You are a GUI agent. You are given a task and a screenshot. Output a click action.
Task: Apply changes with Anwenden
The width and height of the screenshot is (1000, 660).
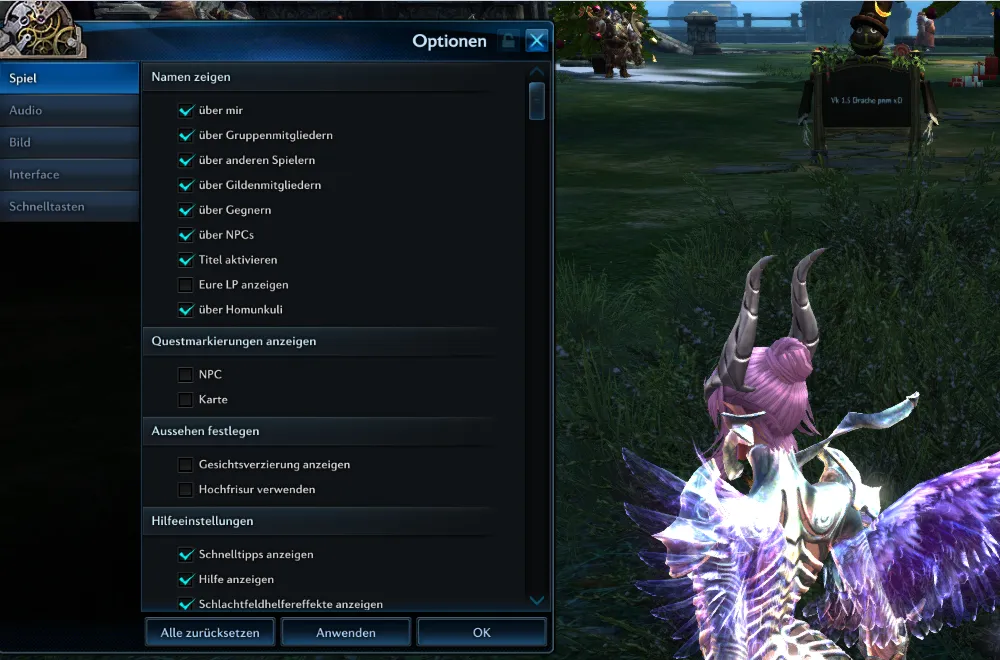tap(346, 632)
